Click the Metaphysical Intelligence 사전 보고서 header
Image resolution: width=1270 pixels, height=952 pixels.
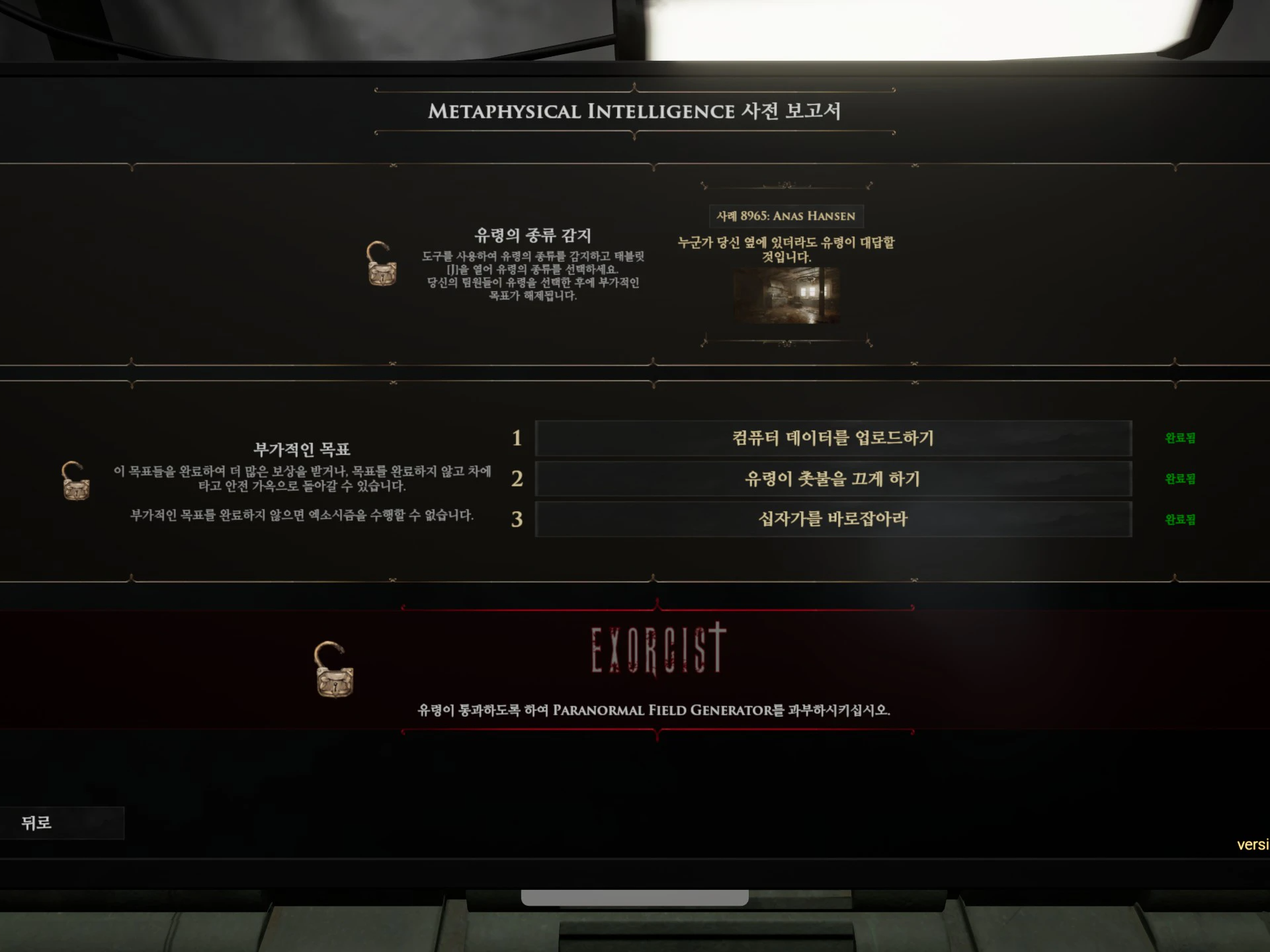tap(635, 111)
